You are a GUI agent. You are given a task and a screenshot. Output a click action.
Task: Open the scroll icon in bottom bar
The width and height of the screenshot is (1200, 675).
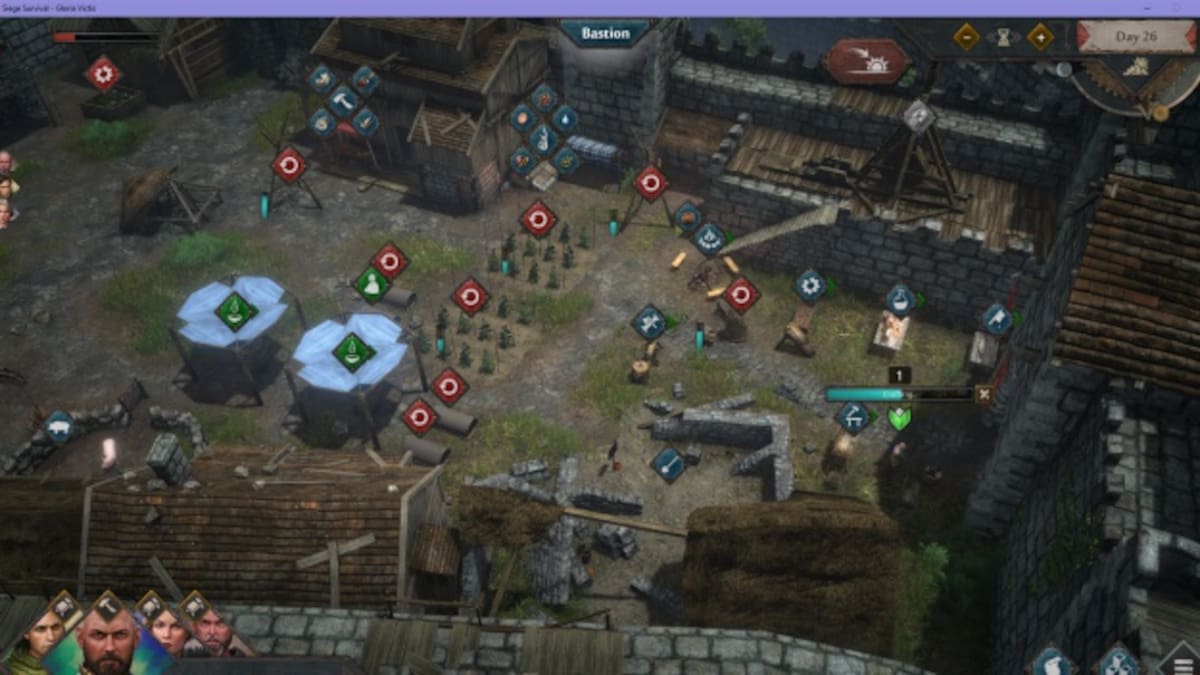(x=1051, y=661)
